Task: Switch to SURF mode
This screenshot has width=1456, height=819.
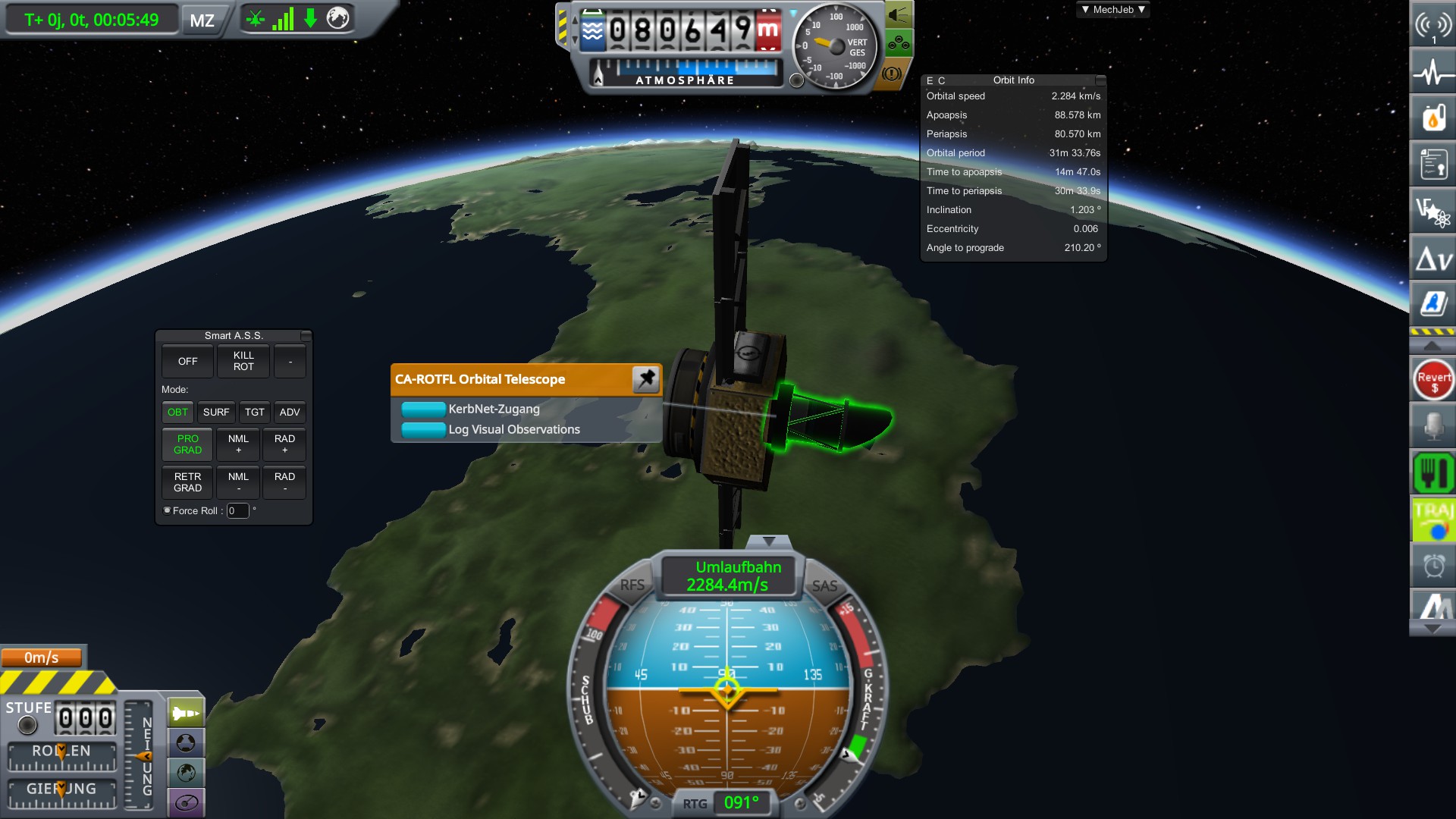Action: (x=216, y=412)
